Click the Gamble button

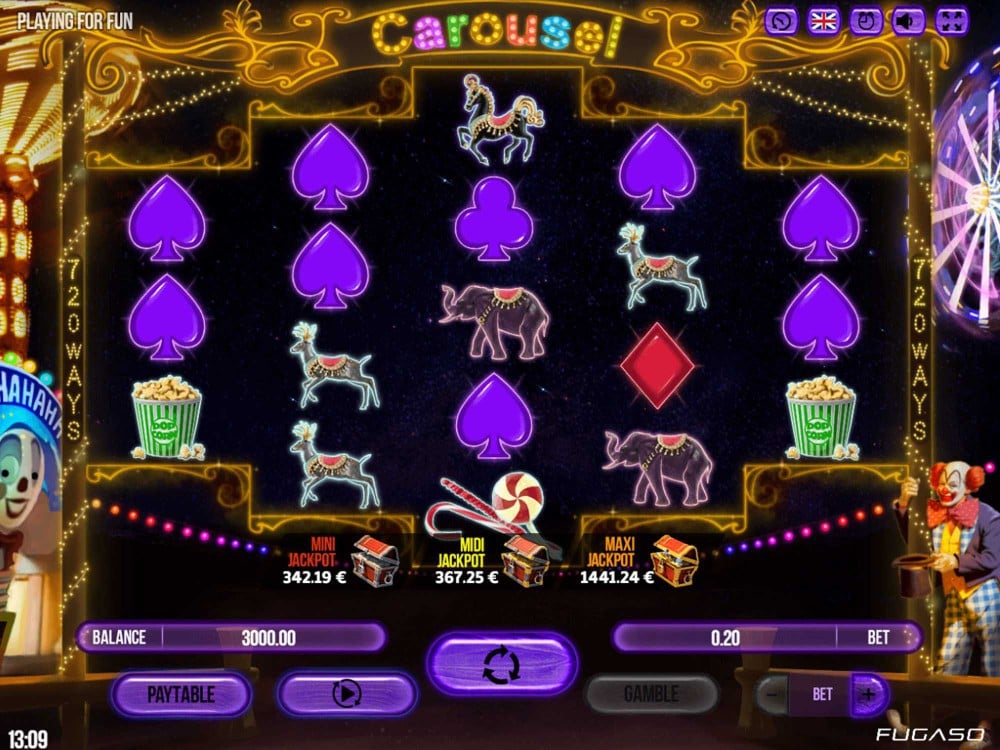651,693
